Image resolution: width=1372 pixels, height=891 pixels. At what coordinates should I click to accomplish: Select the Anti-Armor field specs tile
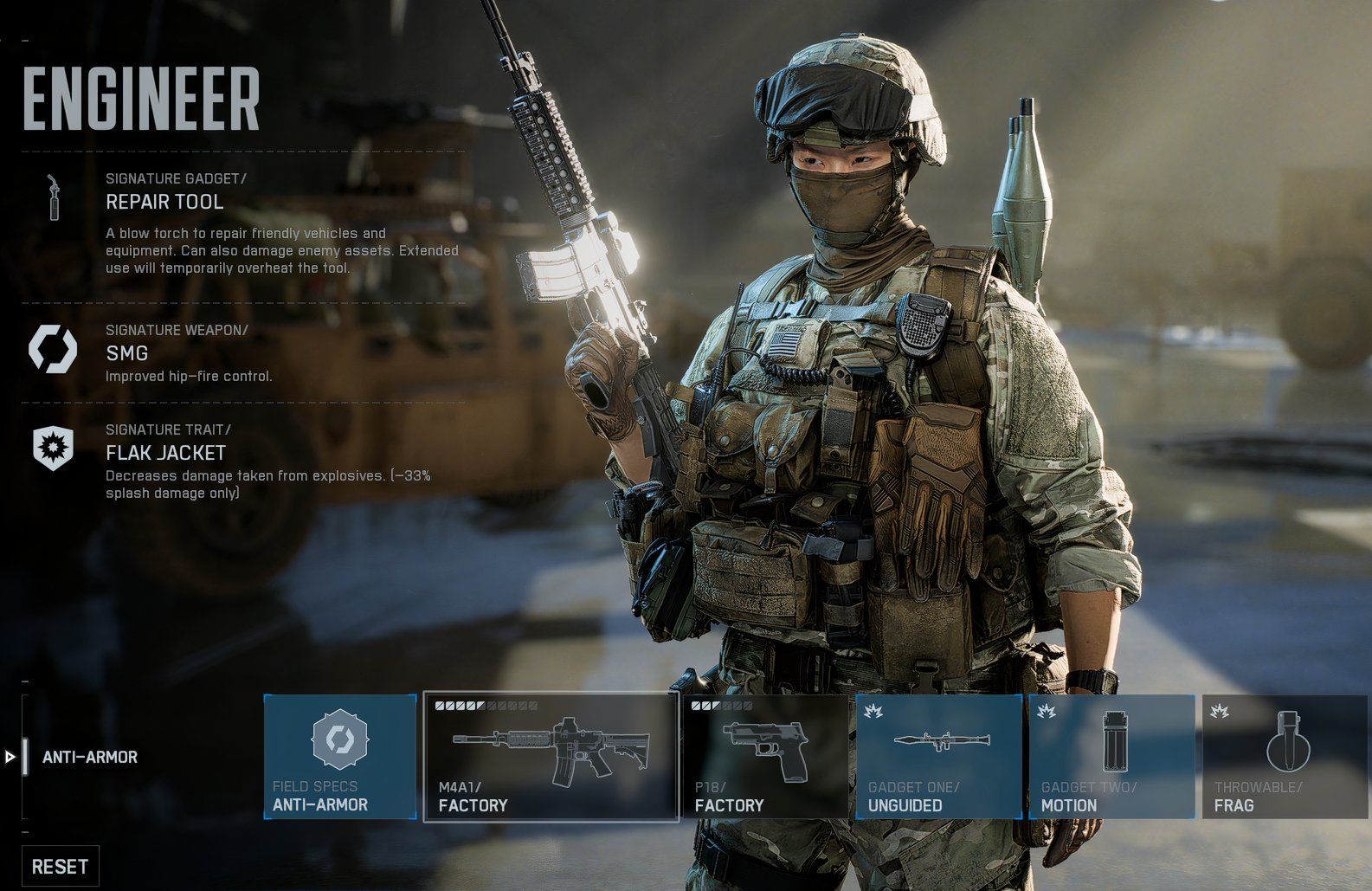pyautogui.click(x=340, y=757)
